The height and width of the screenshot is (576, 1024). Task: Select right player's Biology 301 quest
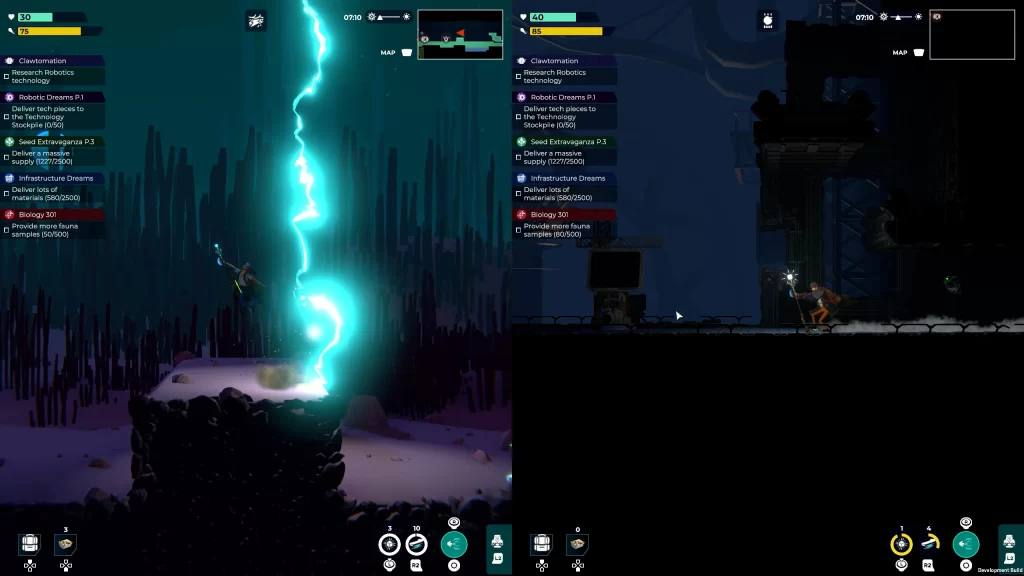click(x=567, y=214)
